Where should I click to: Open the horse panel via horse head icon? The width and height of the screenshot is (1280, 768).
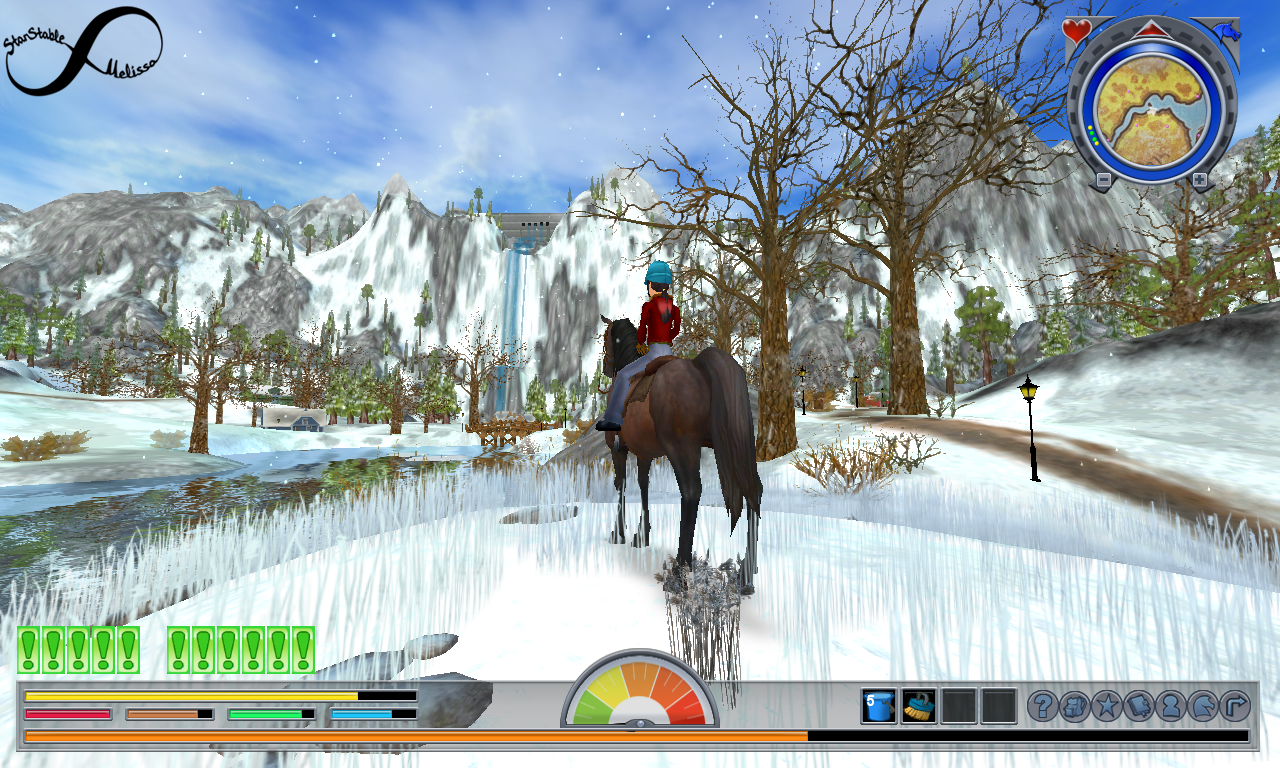pyautogui.click(x=1202, y=706)
